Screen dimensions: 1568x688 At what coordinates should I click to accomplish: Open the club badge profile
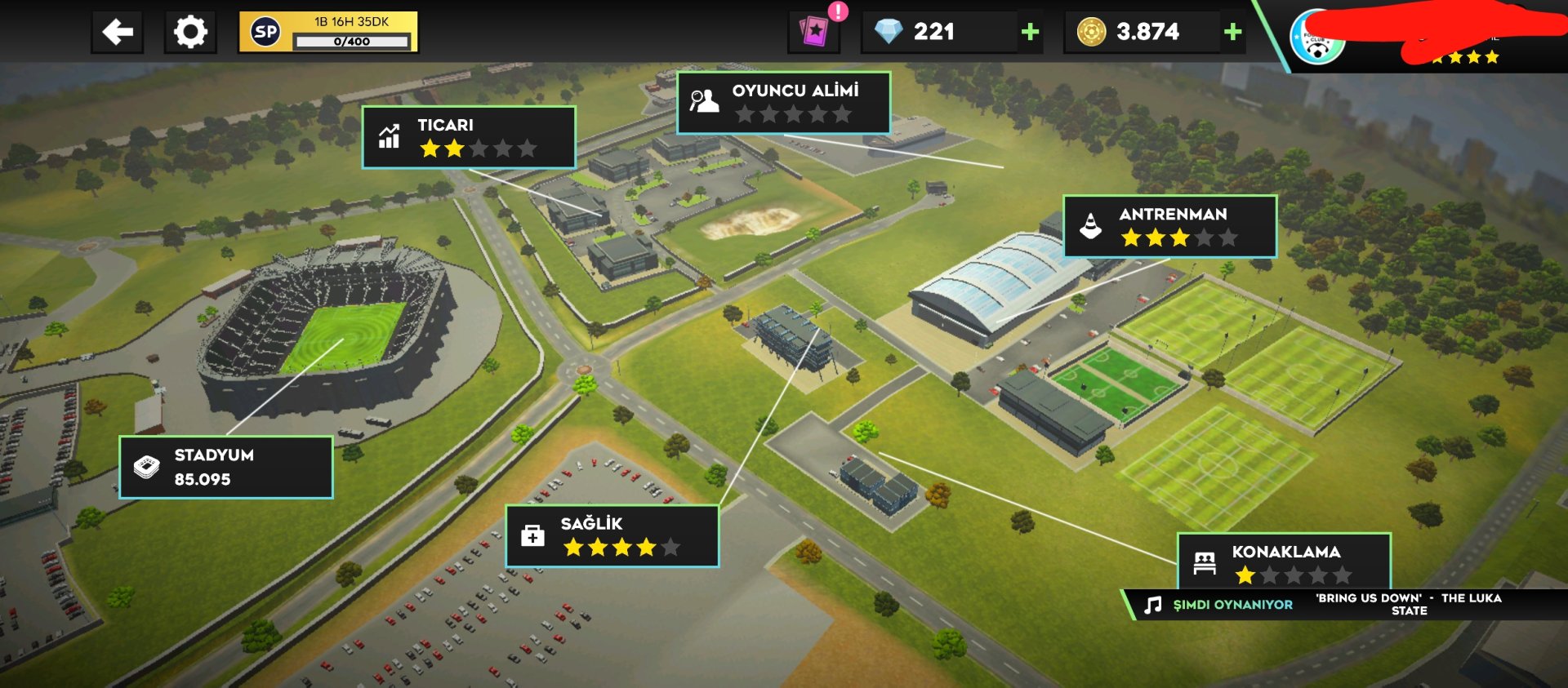(x=1316, y=38)
